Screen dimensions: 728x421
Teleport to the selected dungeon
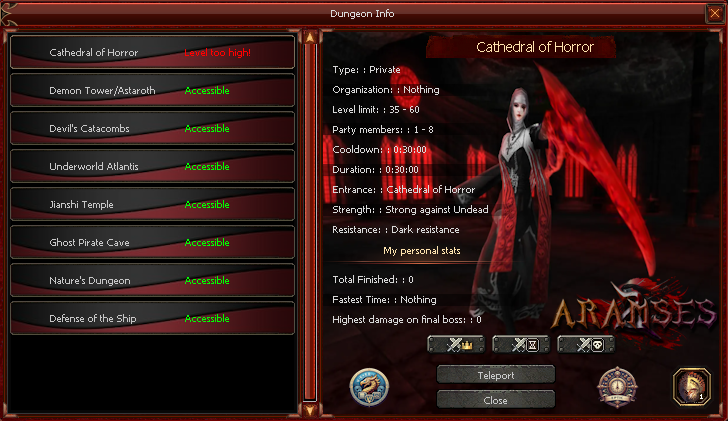coord(495,375)
